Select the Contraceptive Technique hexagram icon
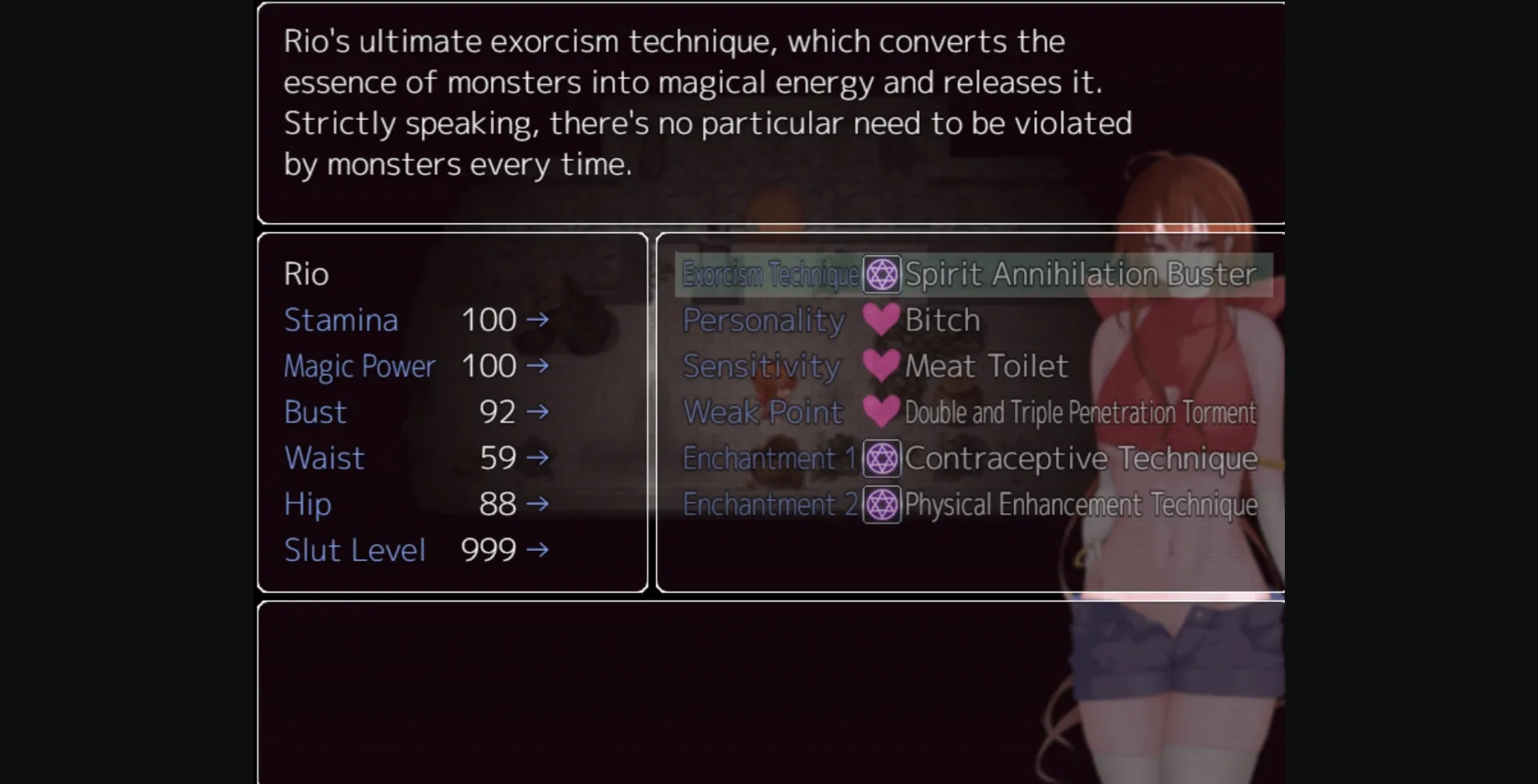1538x784 pixels. (x=881, y=458)
